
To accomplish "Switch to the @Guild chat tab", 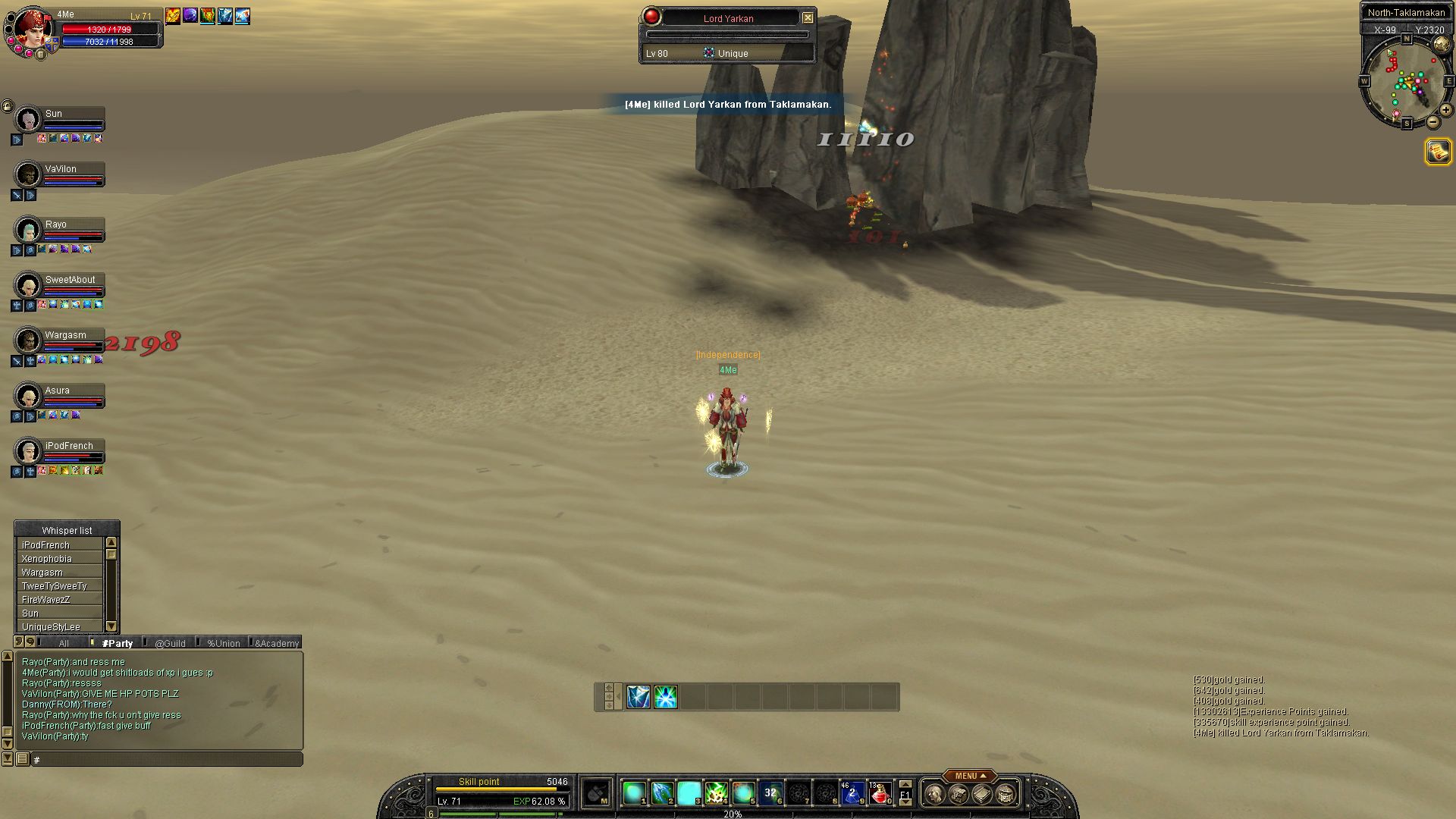I will (x=170, y=643).
